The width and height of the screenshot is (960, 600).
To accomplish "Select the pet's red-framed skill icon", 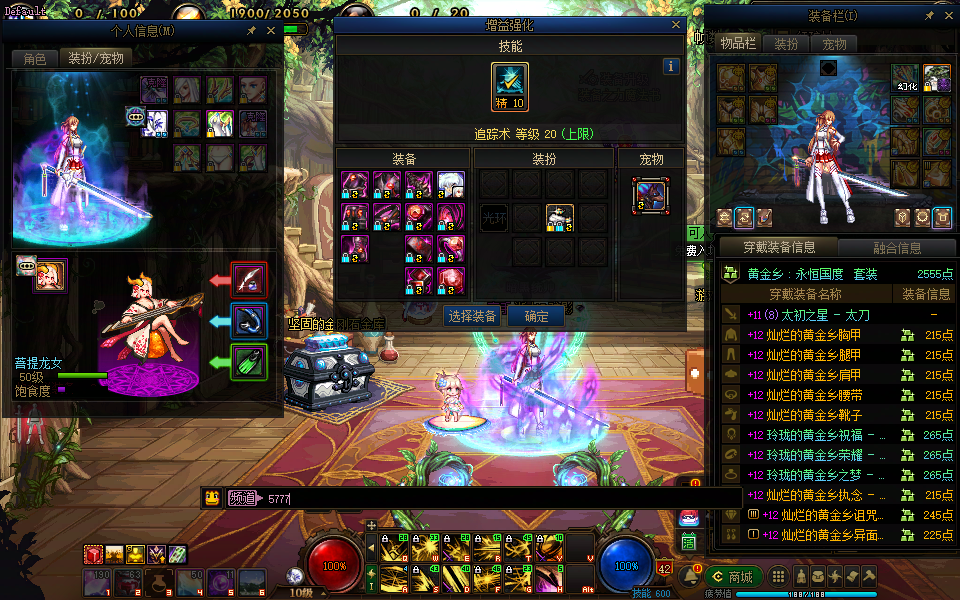I will [249, 280].
